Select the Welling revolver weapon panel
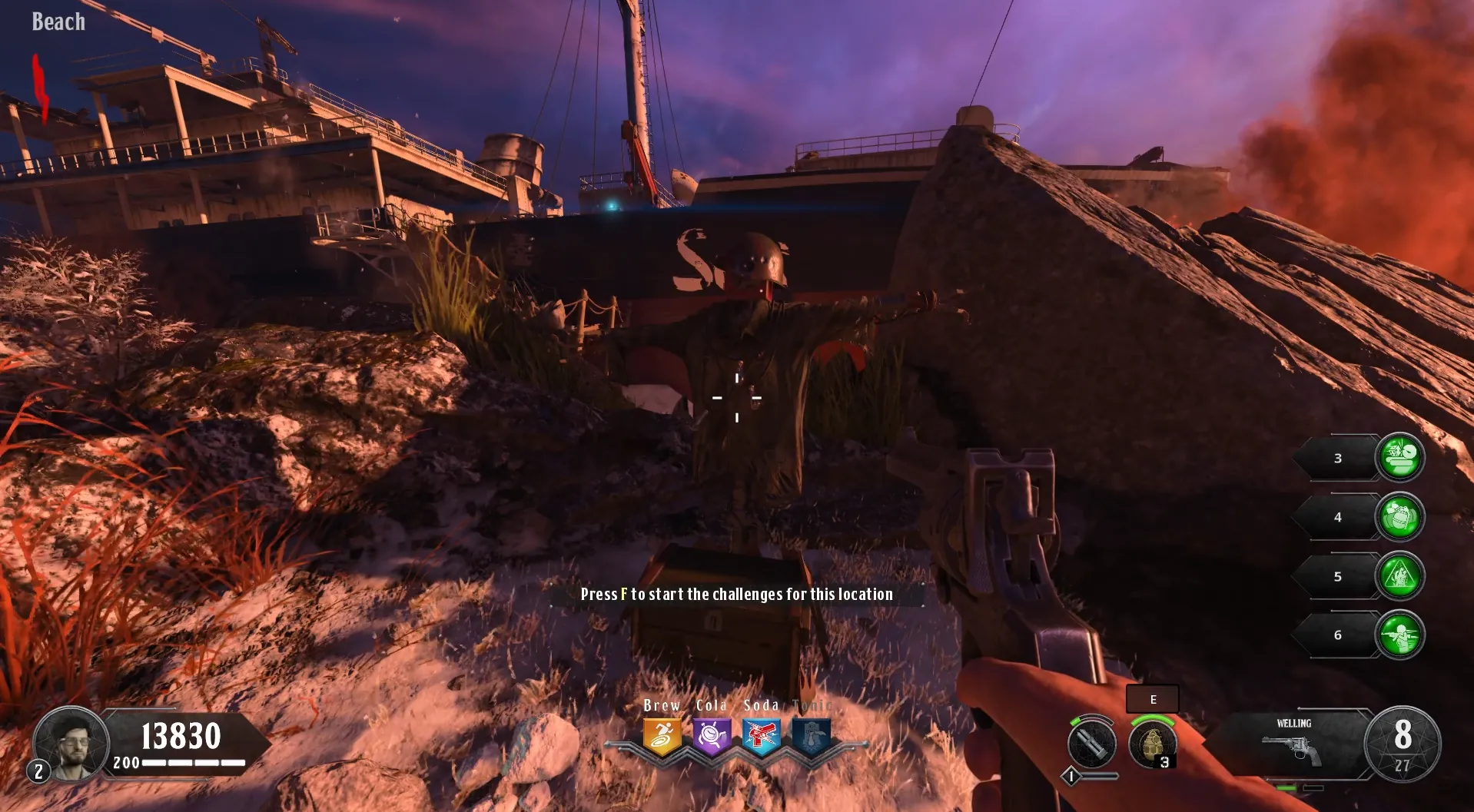The width and height of the screenshot is (1474, 812). 1294,744
